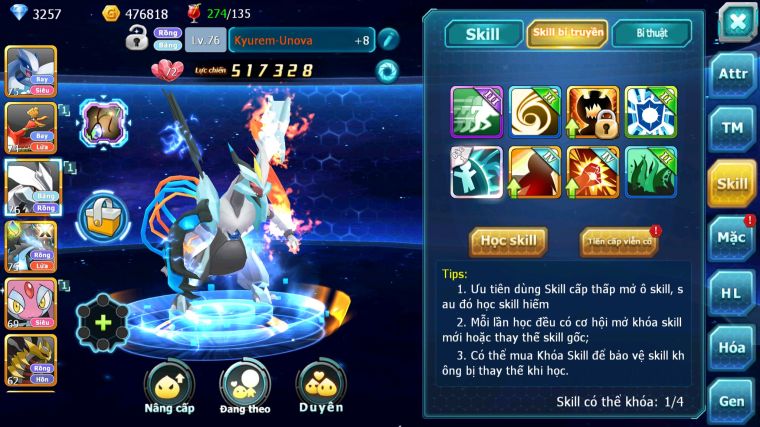
Task: Switch to the Mặc side tab
Action: (x=732, y=238)
